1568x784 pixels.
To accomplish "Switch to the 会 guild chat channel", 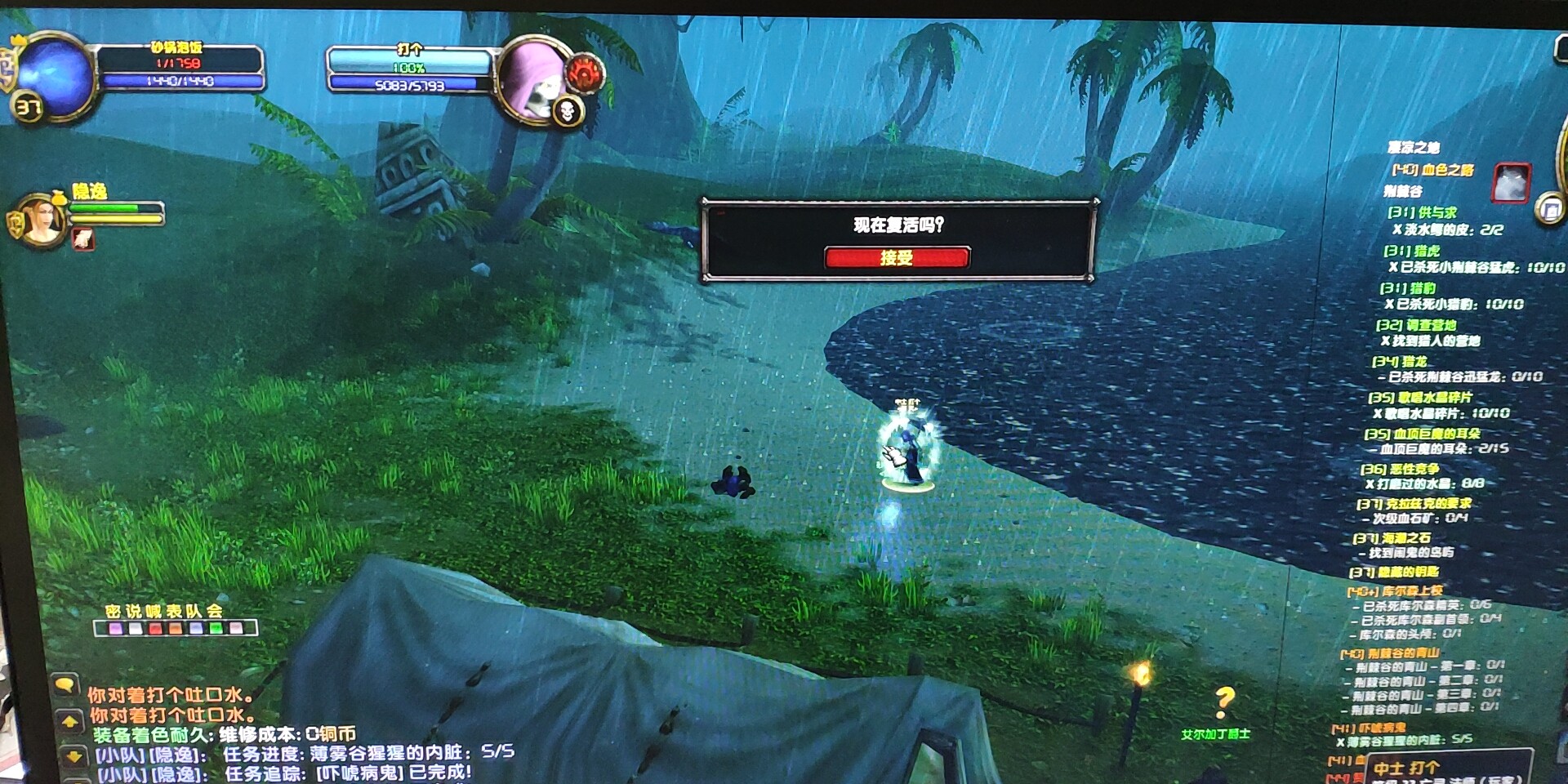I will coord(216,611).
